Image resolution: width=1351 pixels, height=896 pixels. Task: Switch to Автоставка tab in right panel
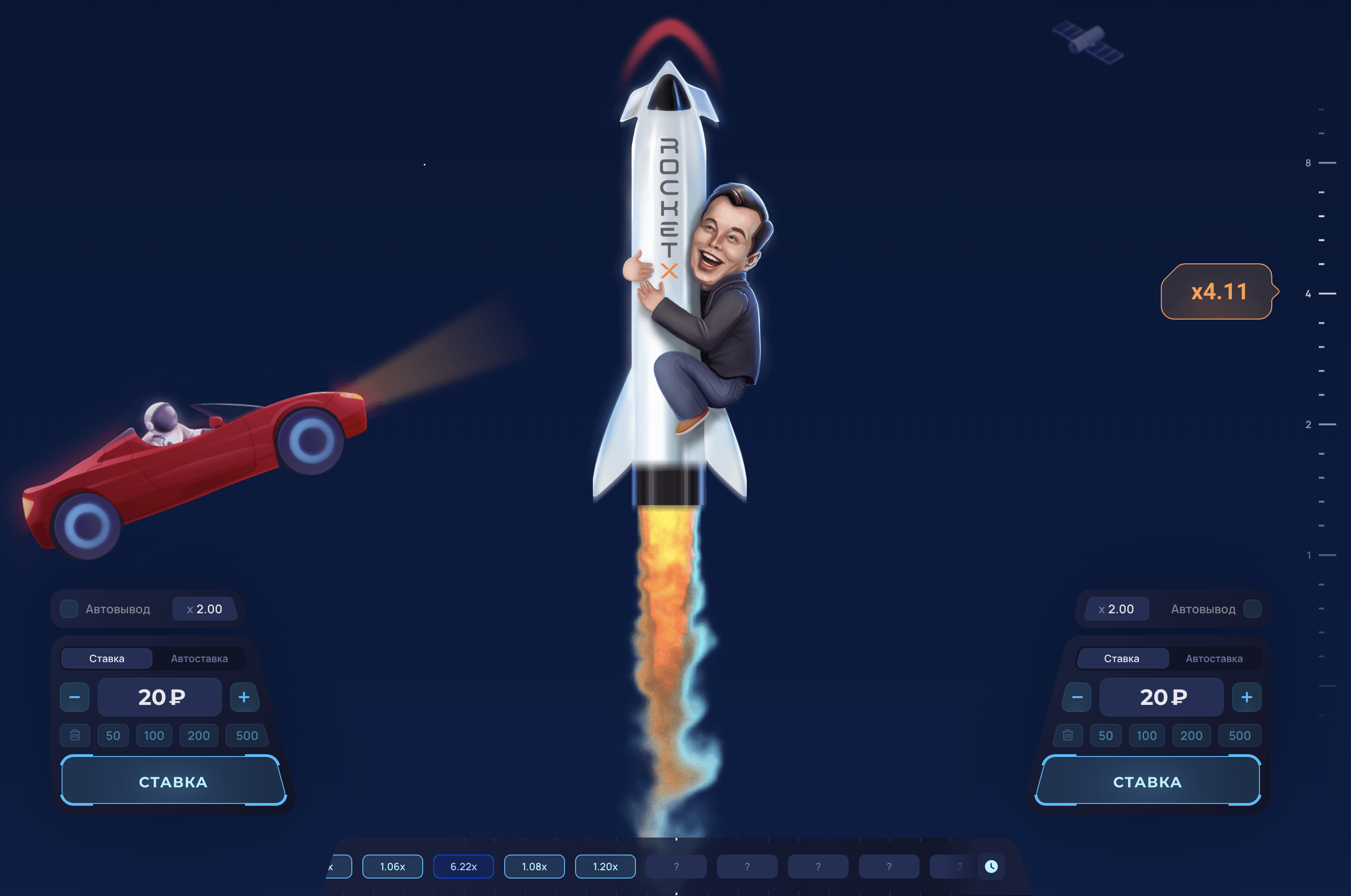click(x=1214, y=658)
